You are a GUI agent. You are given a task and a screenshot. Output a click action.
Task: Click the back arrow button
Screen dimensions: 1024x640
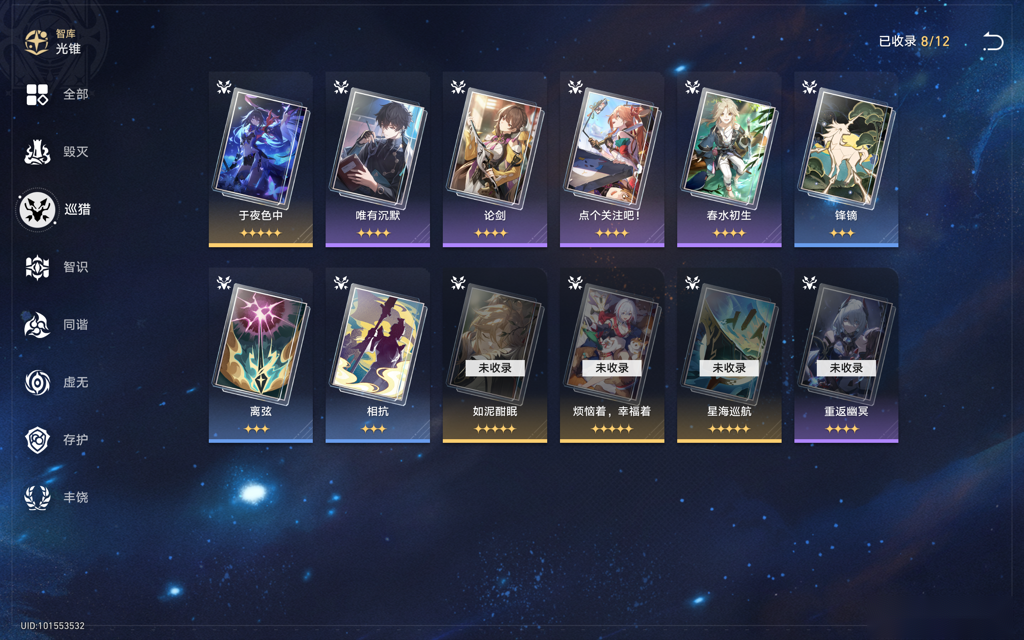[992, 42]
